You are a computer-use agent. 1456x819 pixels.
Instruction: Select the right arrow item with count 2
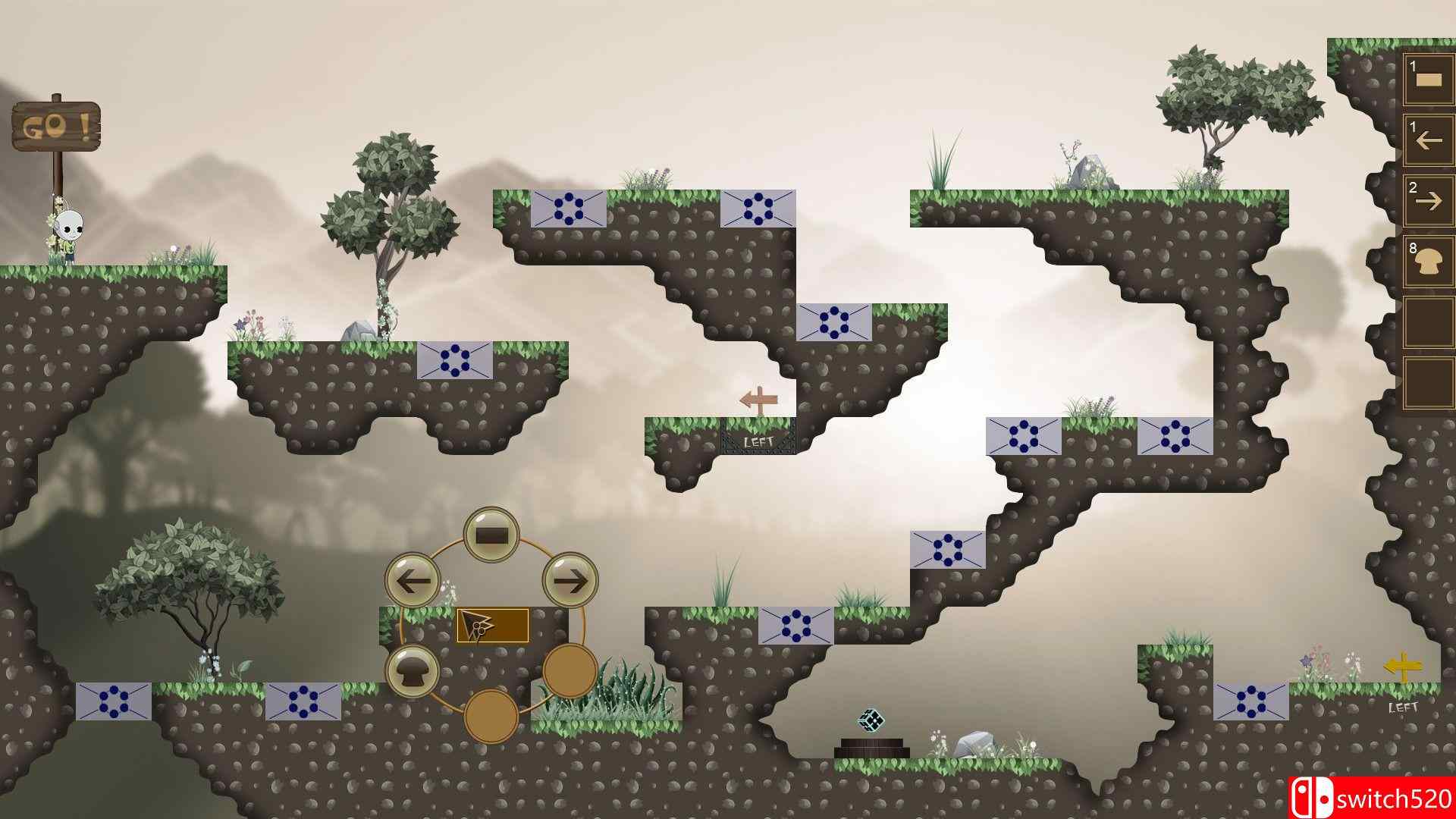click(x=1429, y=199)
